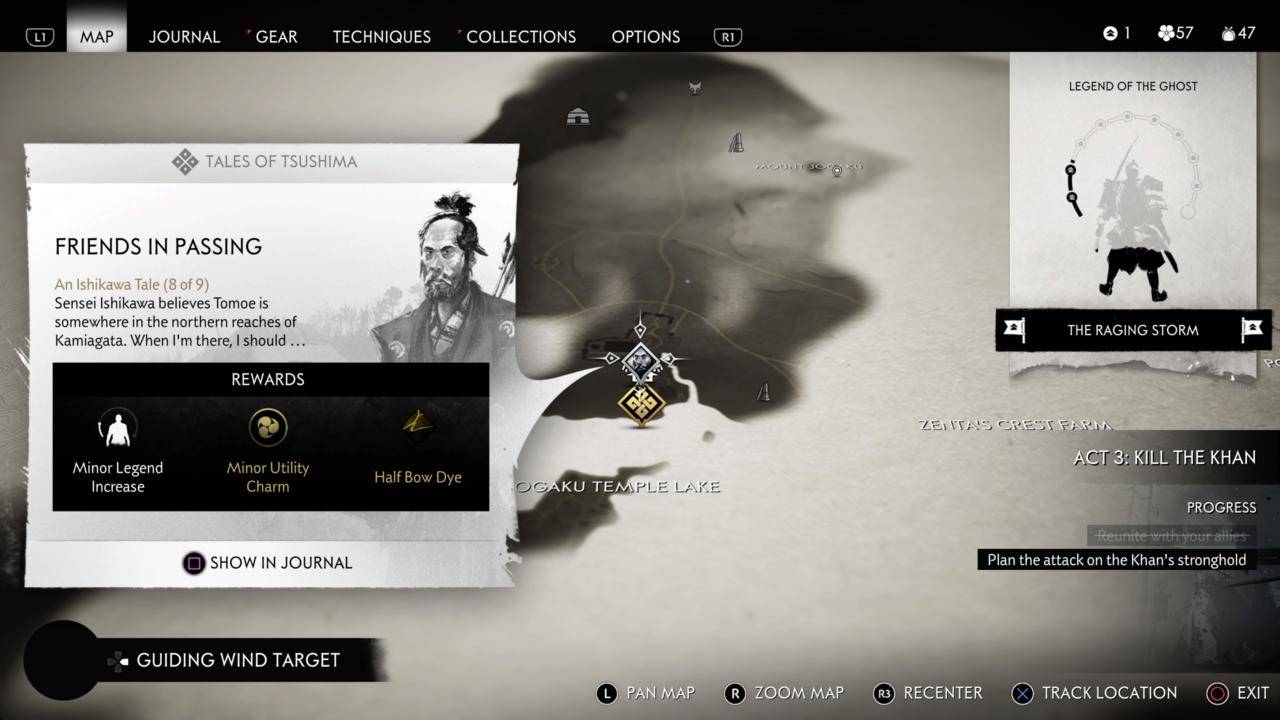Inspect the Minor Utility Charm reward
This screenshot has height=720, width=1280.
(x=268, y=450)
